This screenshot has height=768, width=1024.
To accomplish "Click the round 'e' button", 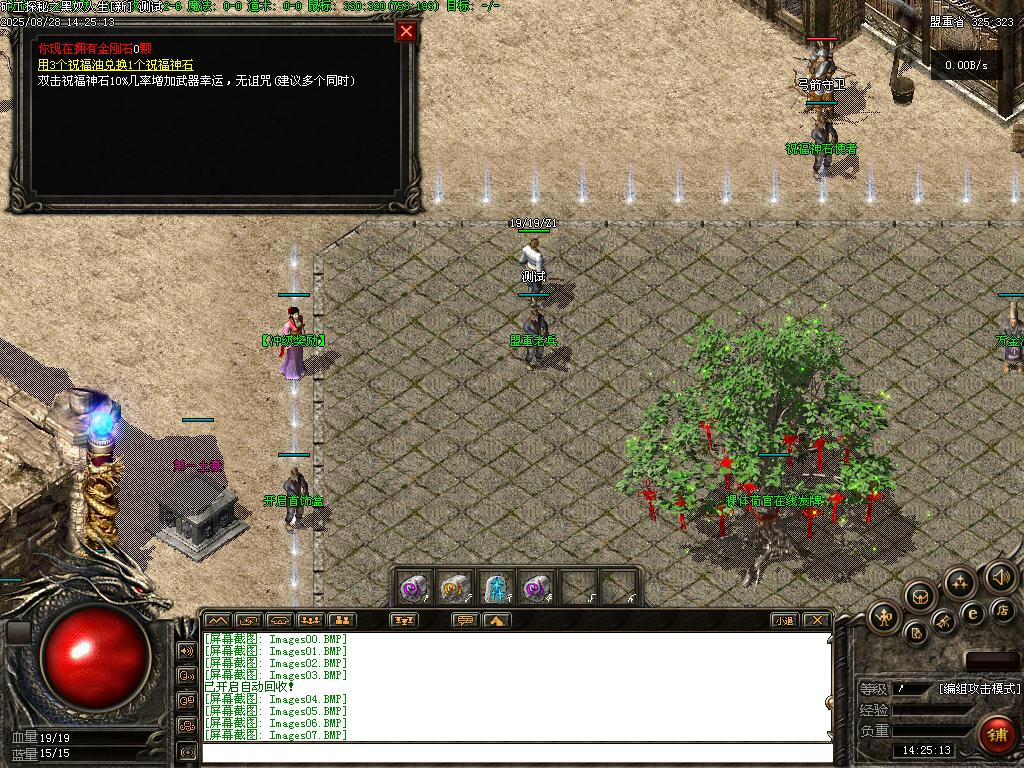I will (972, 614).
